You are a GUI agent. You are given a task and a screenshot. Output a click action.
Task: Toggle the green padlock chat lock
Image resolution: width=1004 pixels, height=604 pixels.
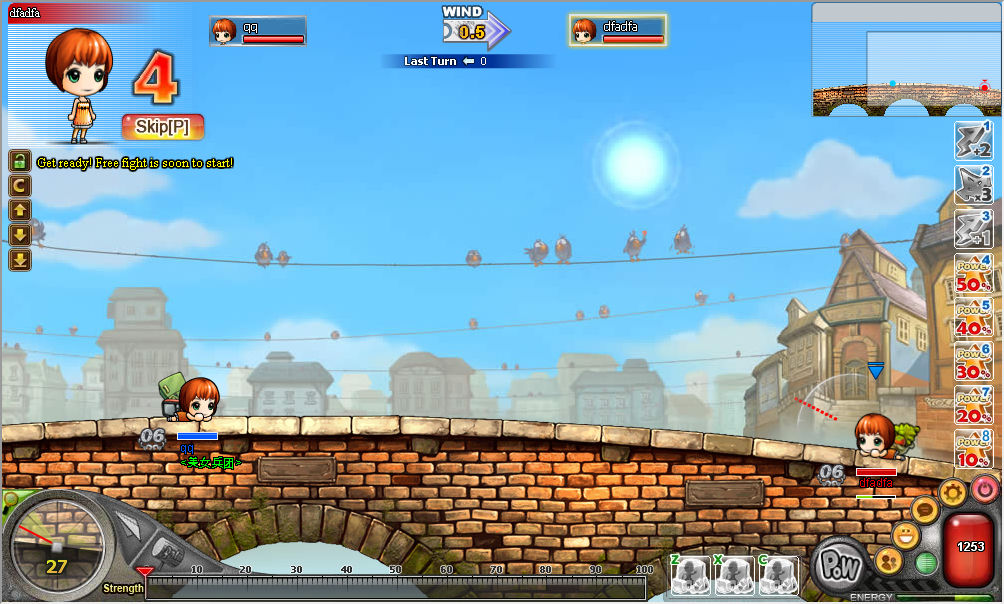click(x=19, y=161)
